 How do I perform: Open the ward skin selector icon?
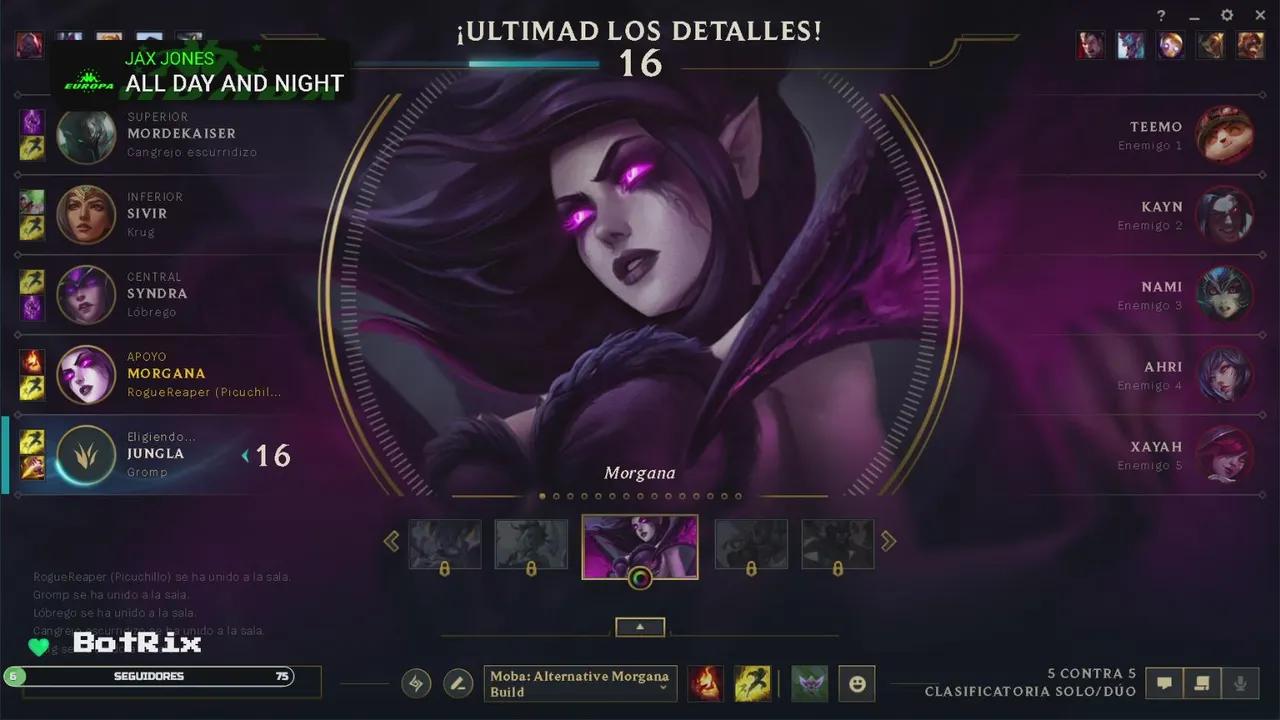pos(811,684)
